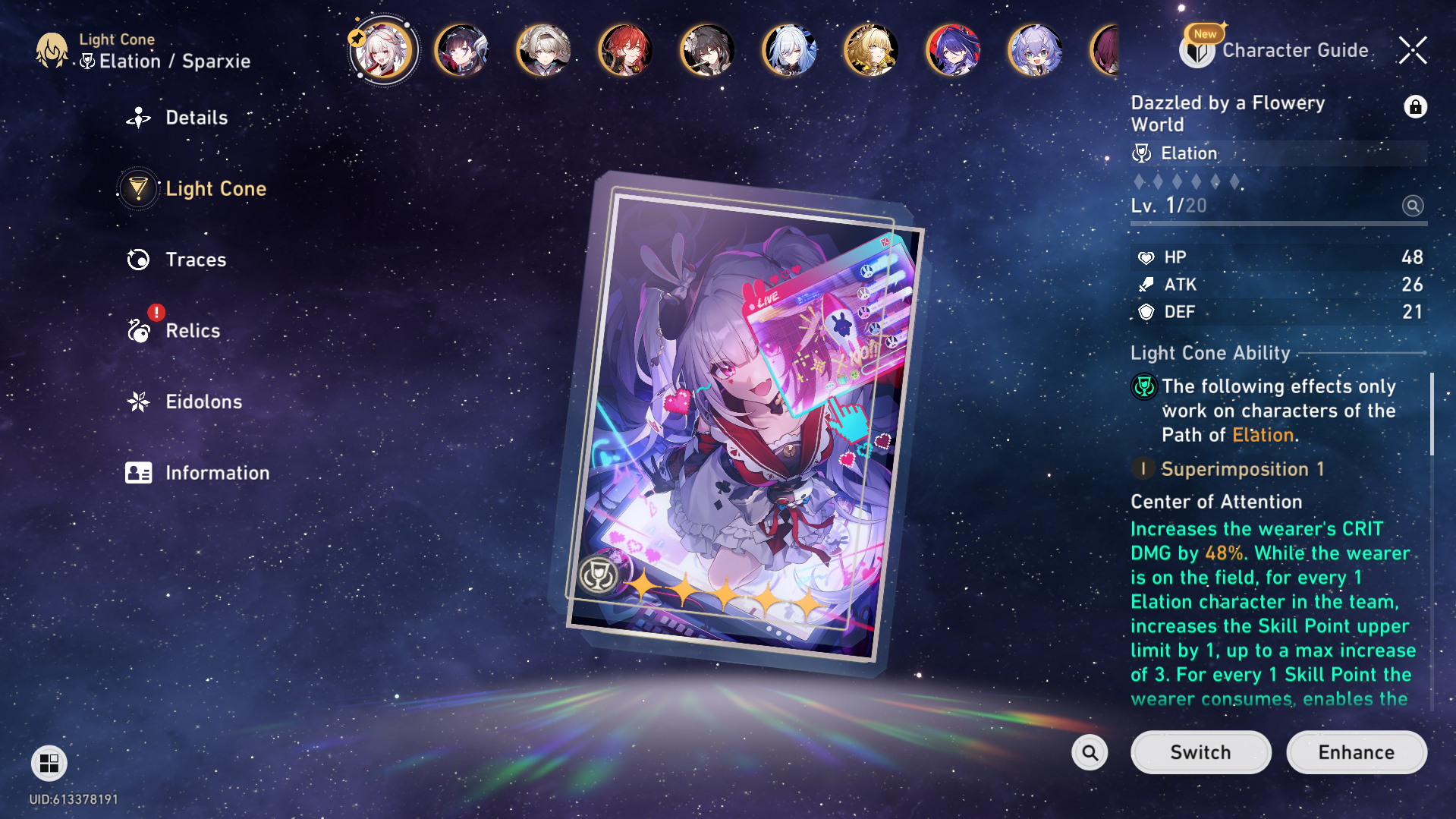This screenshot has height=819, width=1456.
Task: Show the Eidolons tab
Action: [203, 402]
